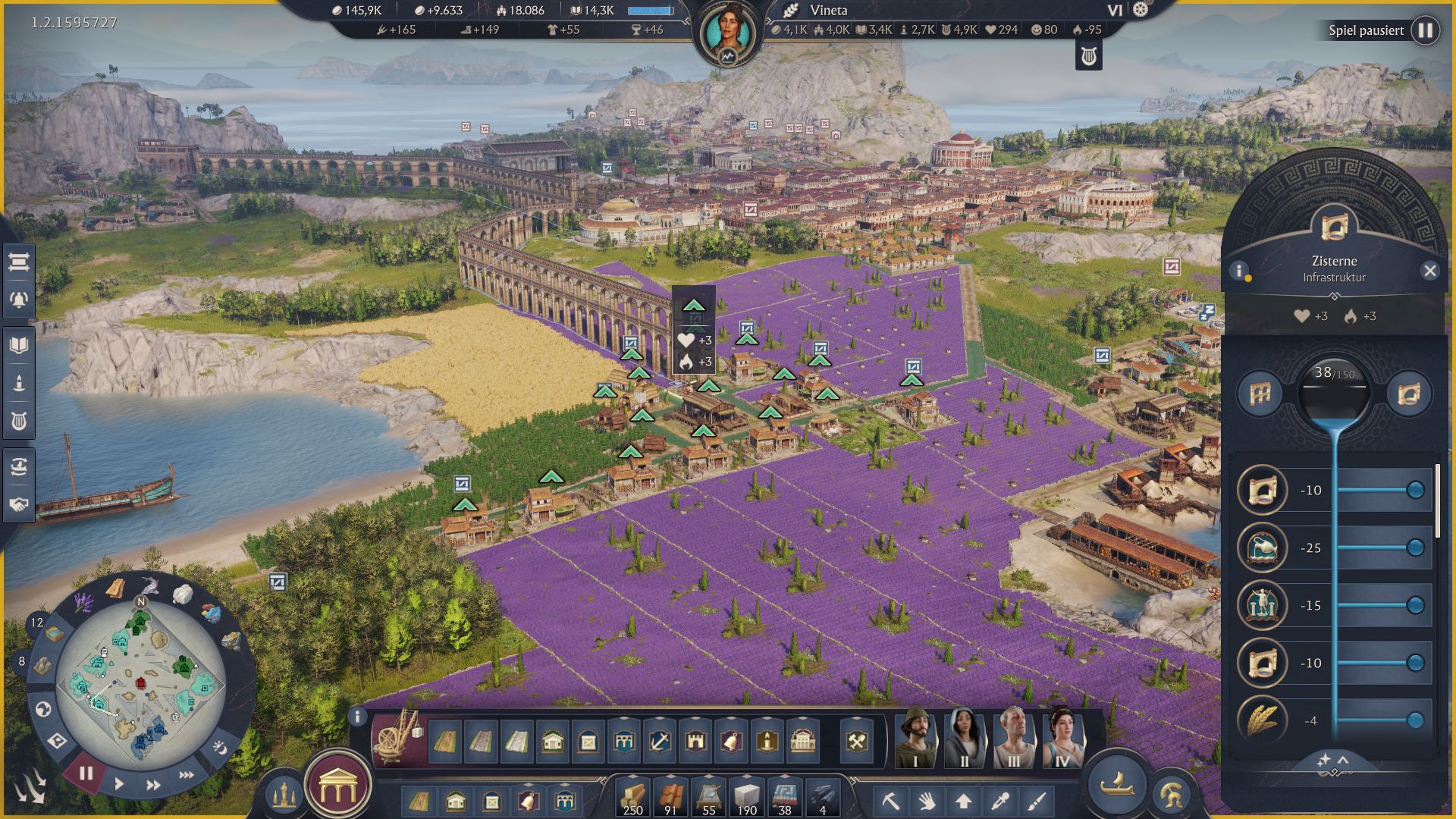Image resolution: width=1456 pixels, height=819 pixels.
Task: Click the minimap island overview
Action: point(140,686)
